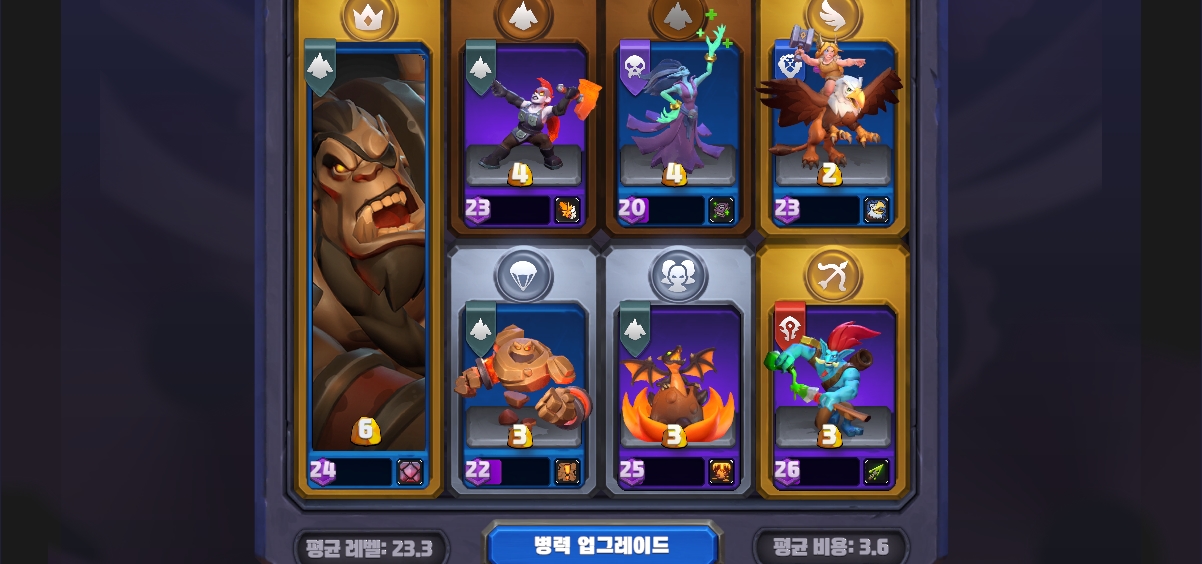Screen dimensions: 1202x564
Task: Click the 병력 업그레이드 button
Action: tap(601, 546)
